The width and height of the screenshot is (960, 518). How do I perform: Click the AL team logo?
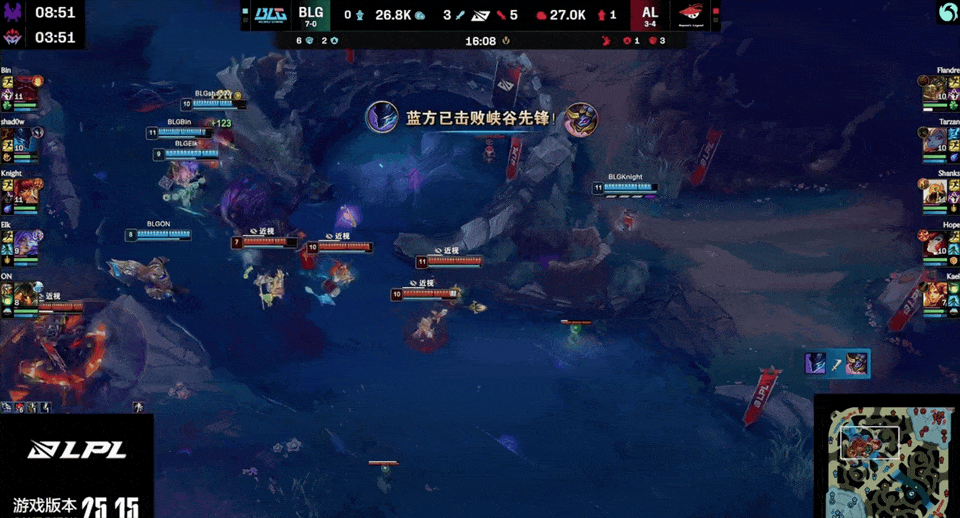click(692, 15)
